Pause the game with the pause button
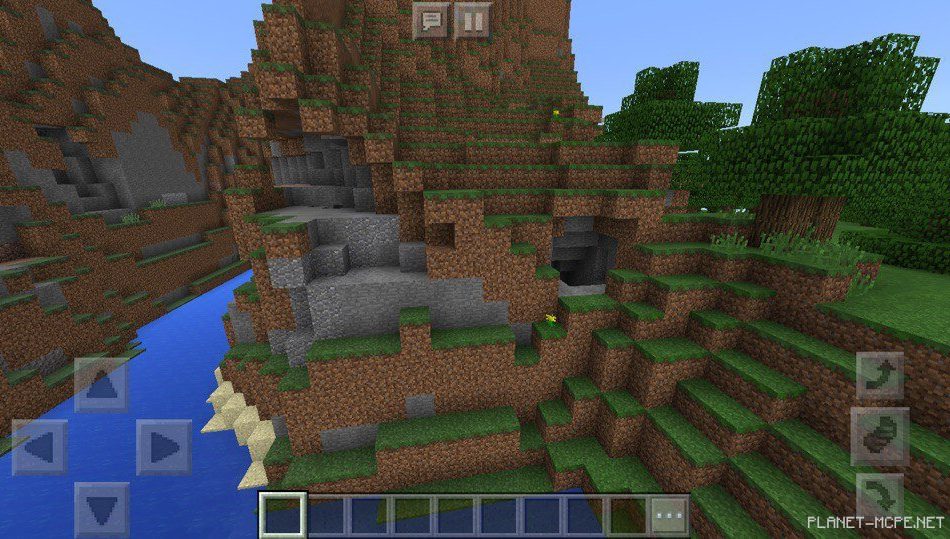950x539 pixels. coord(473,20)
